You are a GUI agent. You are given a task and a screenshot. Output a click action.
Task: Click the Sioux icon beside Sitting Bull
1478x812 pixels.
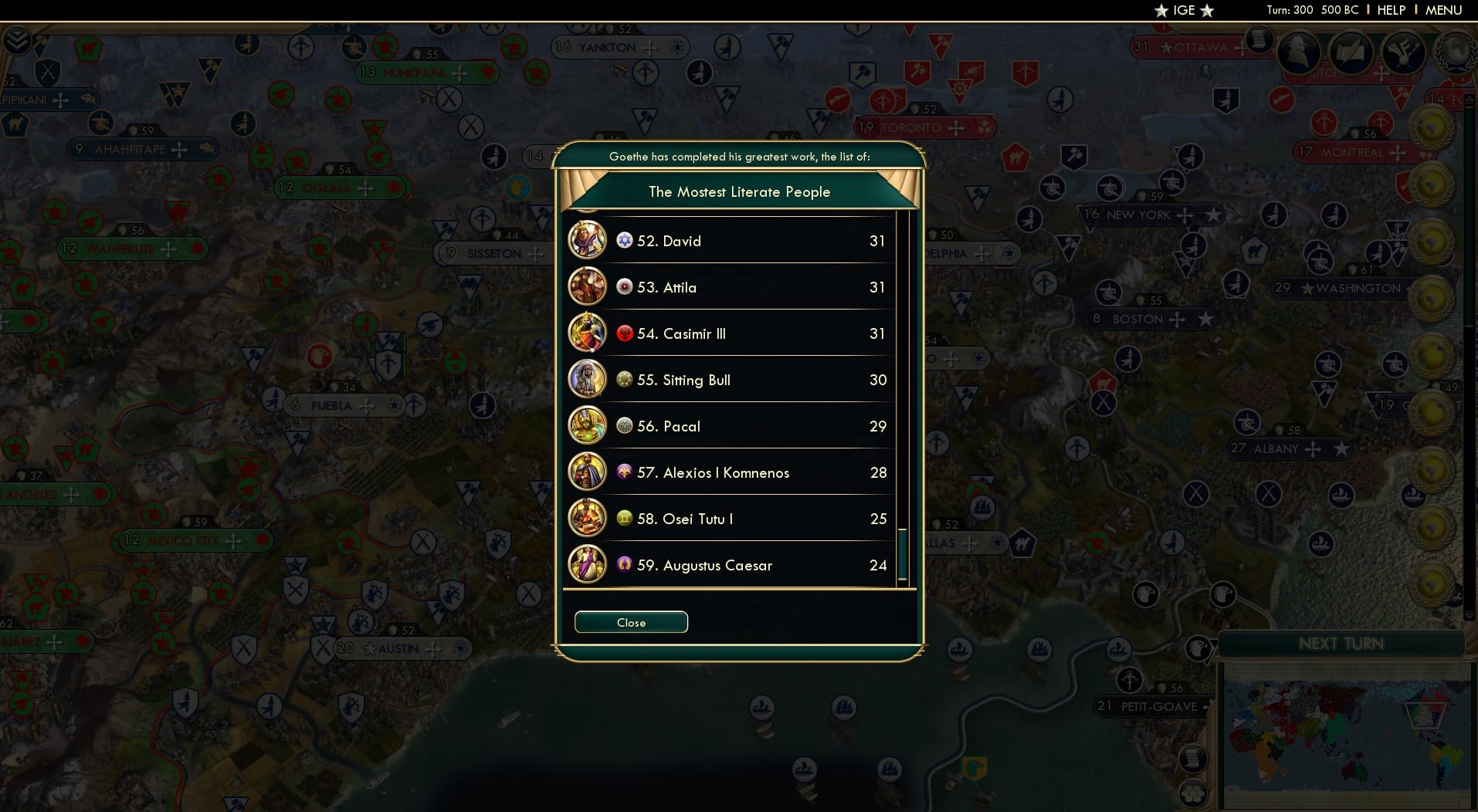point(624,380)
